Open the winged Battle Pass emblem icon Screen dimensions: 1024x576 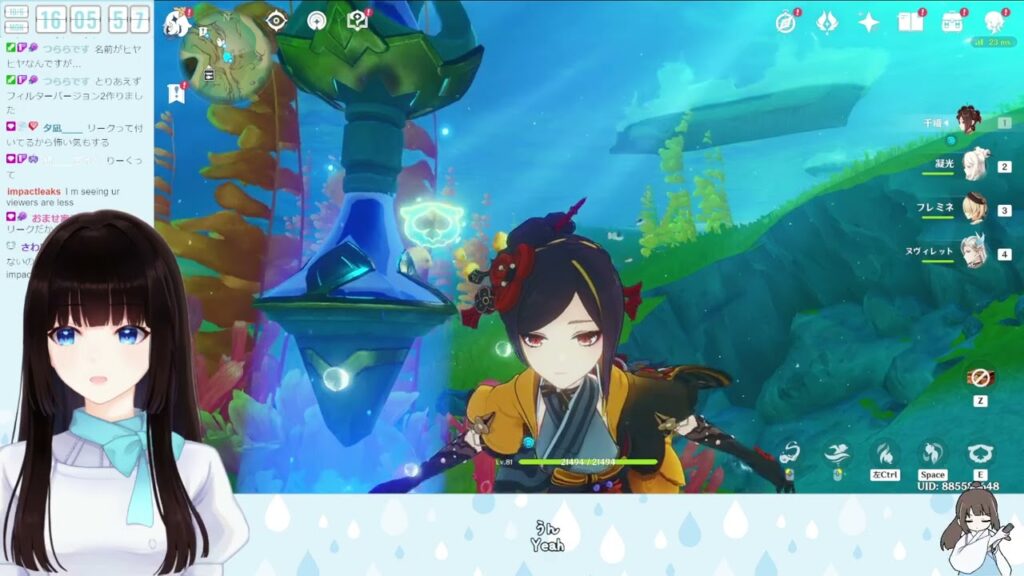click(827, 22)
